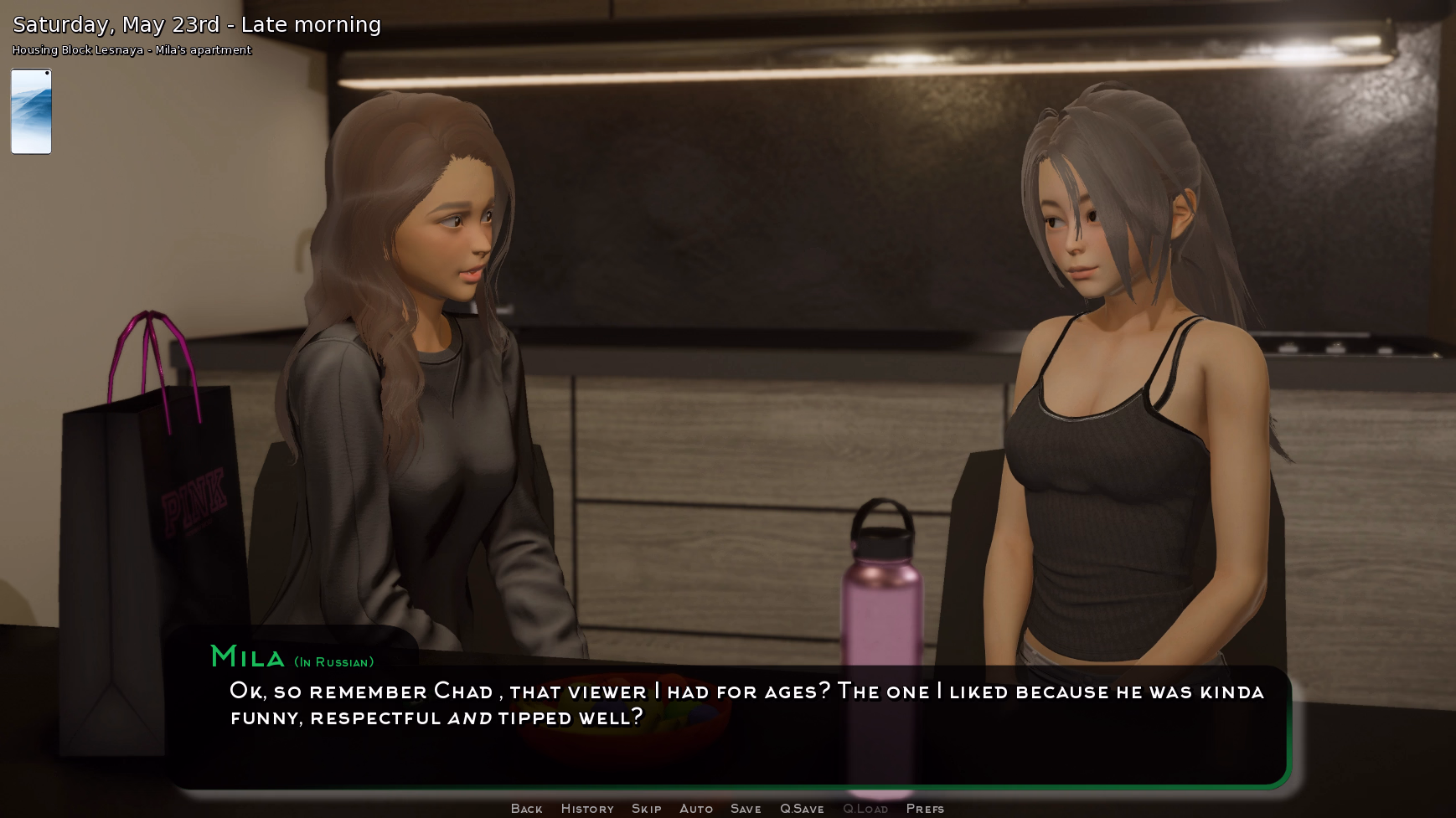Open the Save screen
Viewport: 1456px width, 818px height.
[x=746, y=808]
